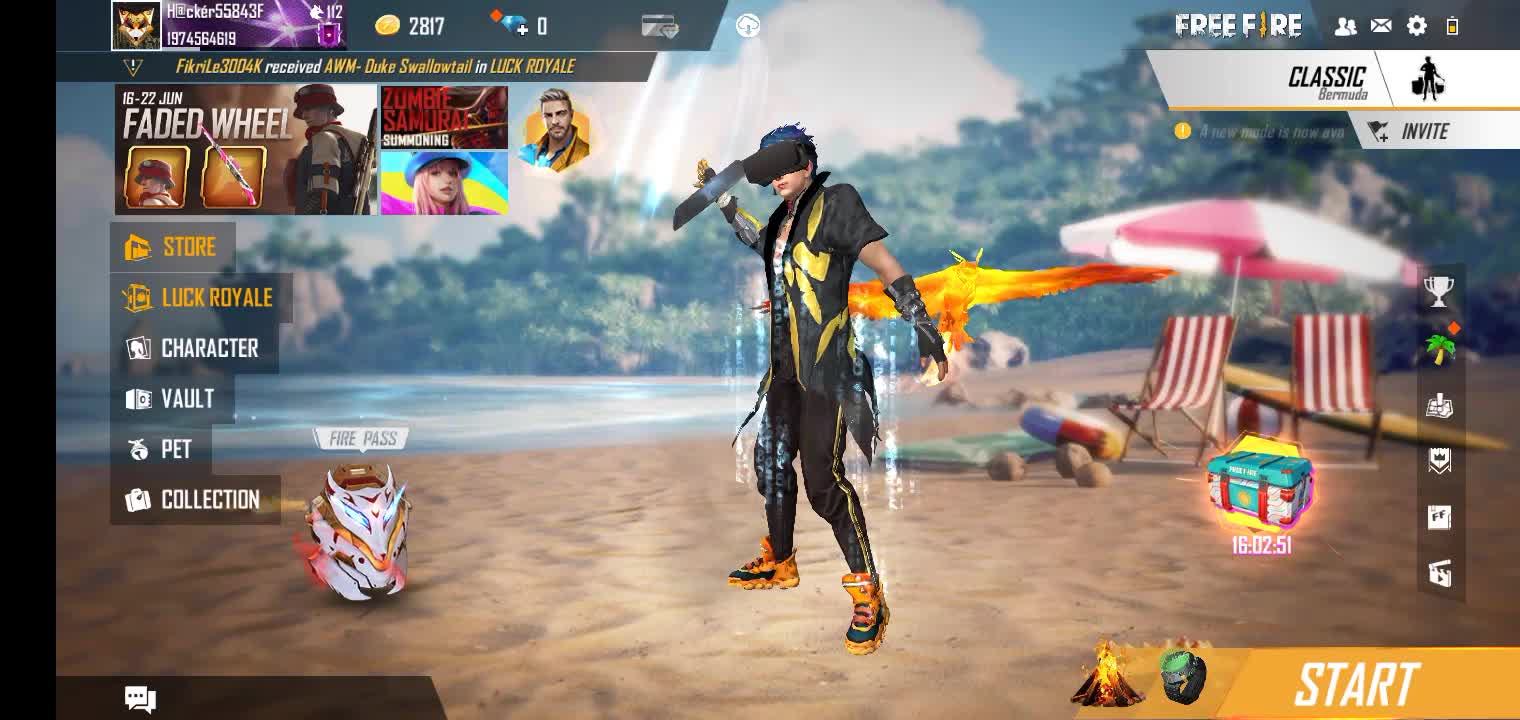Viewport: 1520px width, 720px height.
Task: Open the Zombie Samurai Summoning banner
Action: coord(444,117)
